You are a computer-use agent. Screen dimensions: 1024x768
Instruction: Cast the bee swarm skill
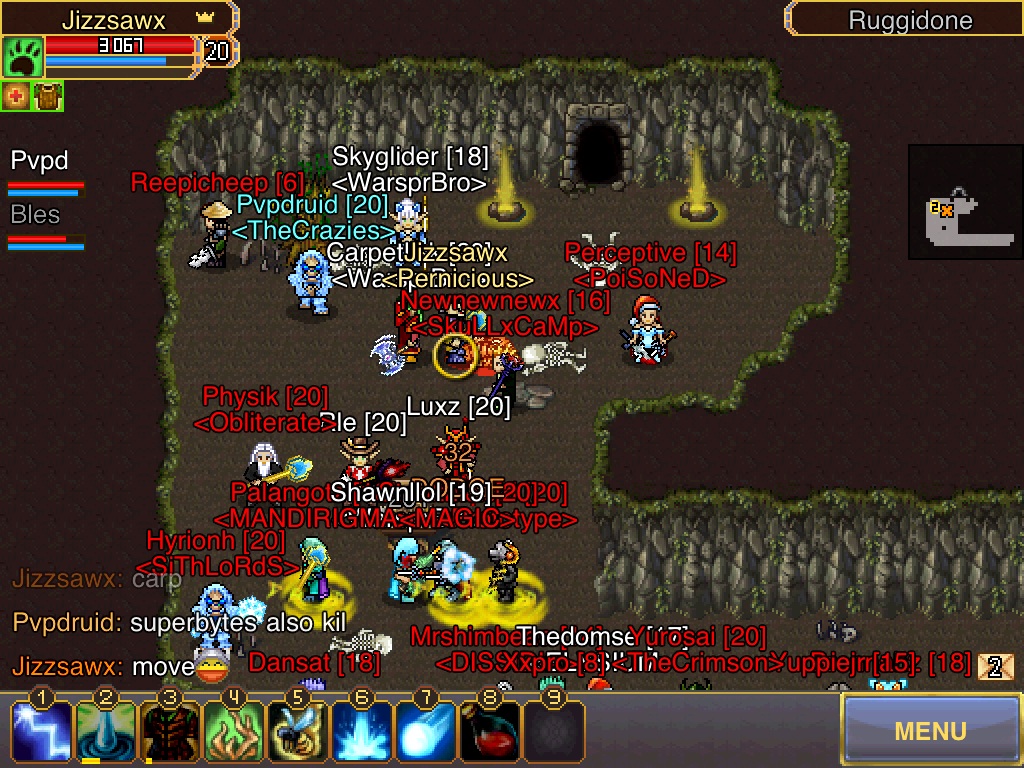(298, 730)
